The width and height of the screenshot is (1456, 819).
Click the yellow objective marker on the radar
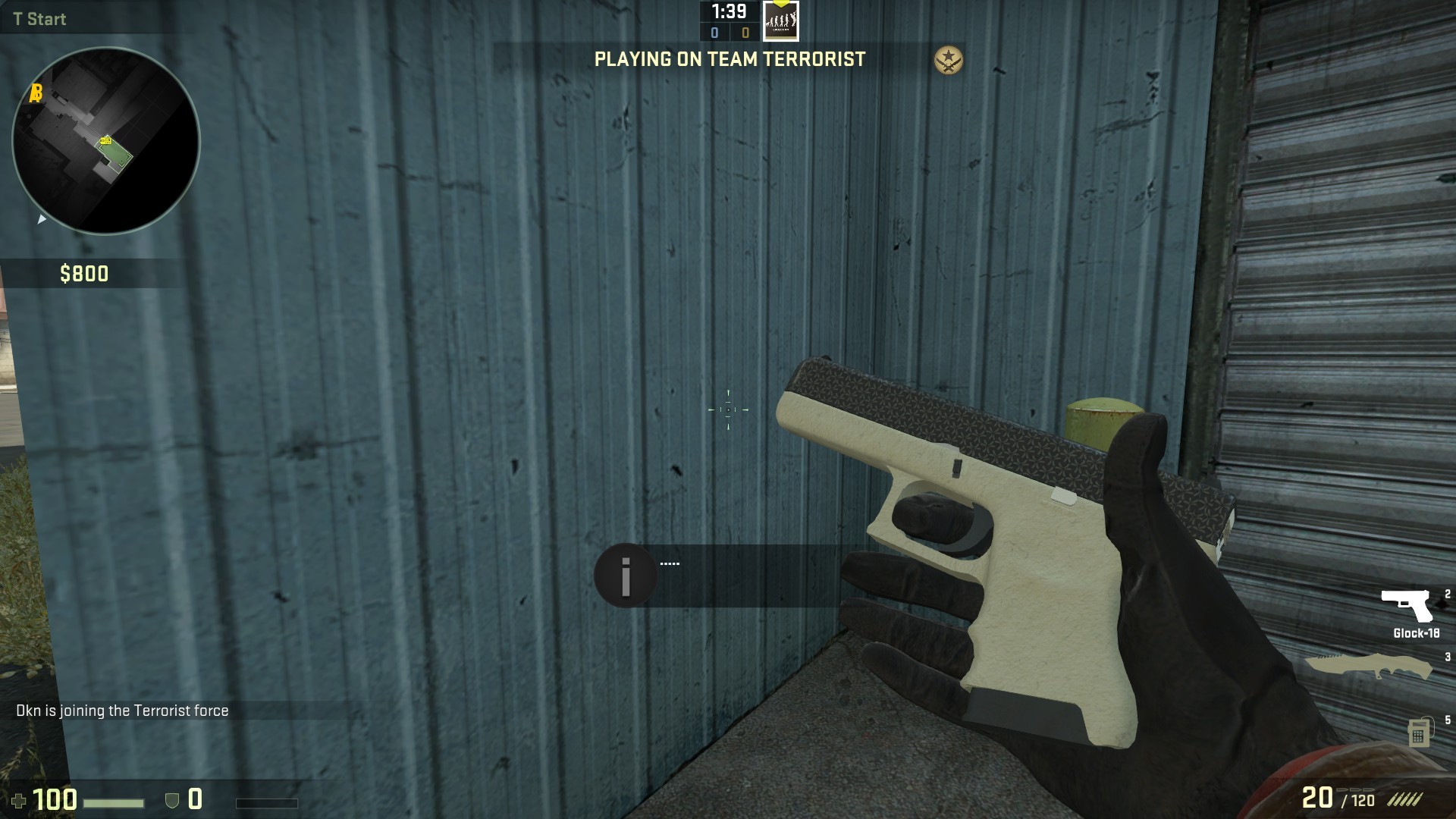point(105,140)
